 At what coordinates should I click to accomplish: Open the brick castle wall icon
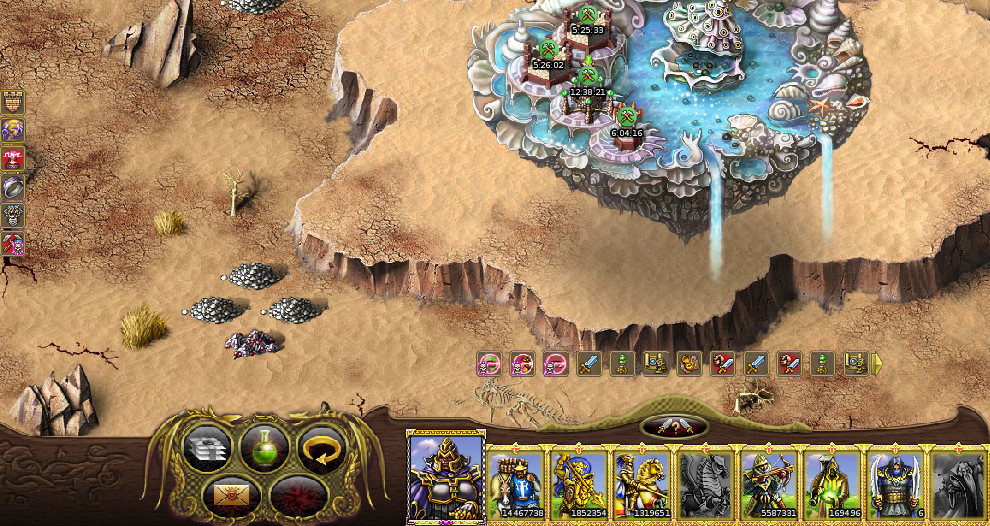pos(13,101)
